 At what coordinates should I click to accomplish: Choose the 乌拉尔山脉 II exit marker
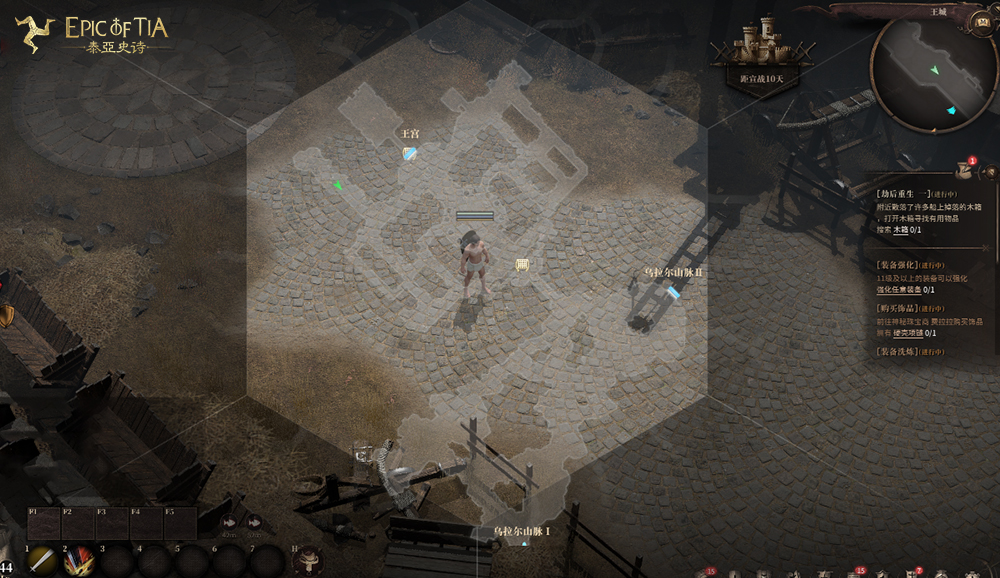pos(673,292)
